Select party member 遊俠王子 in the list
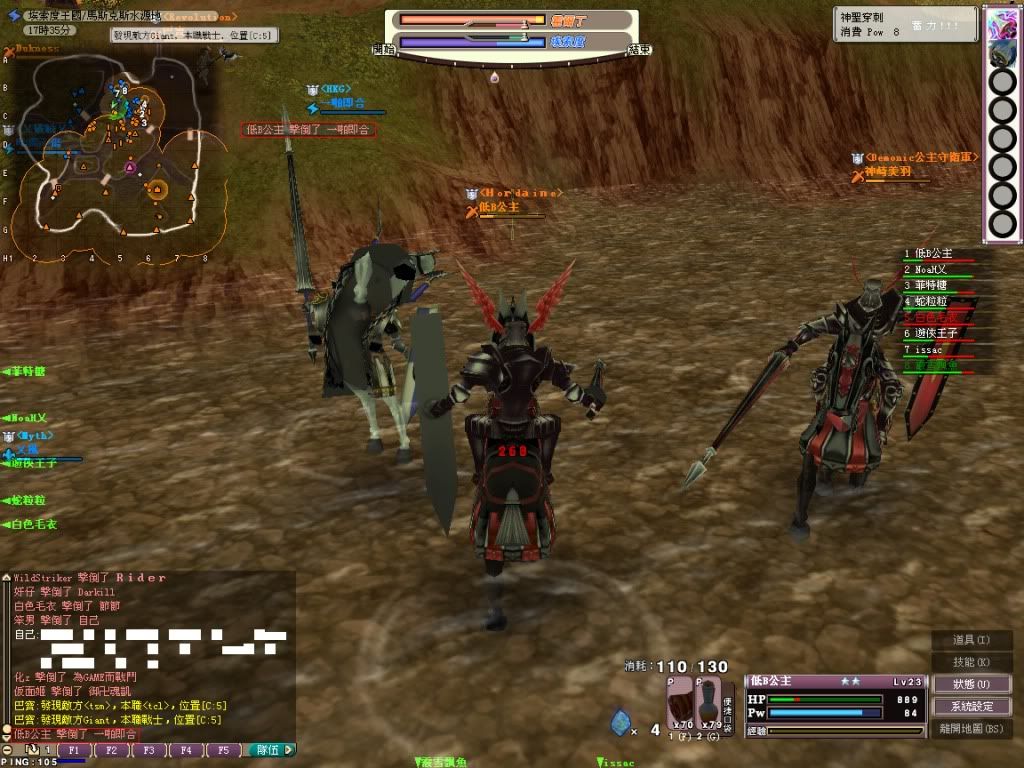 pyautogui.click(x=937, y=334)
